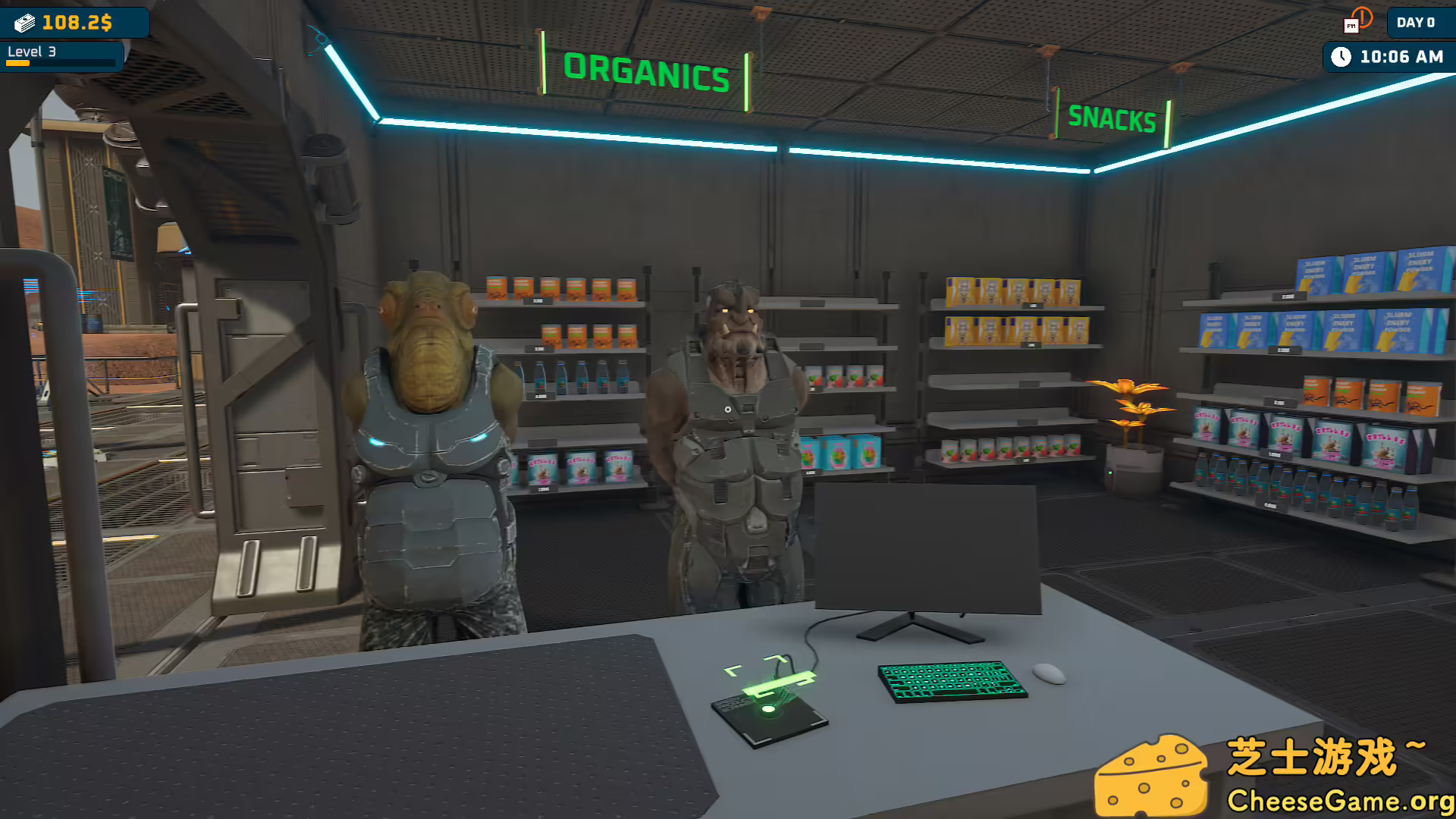Screen dimensions: 1456x819
Task: Click the yellow Level 3 experience progress bar
Action: tap(19, 64)
